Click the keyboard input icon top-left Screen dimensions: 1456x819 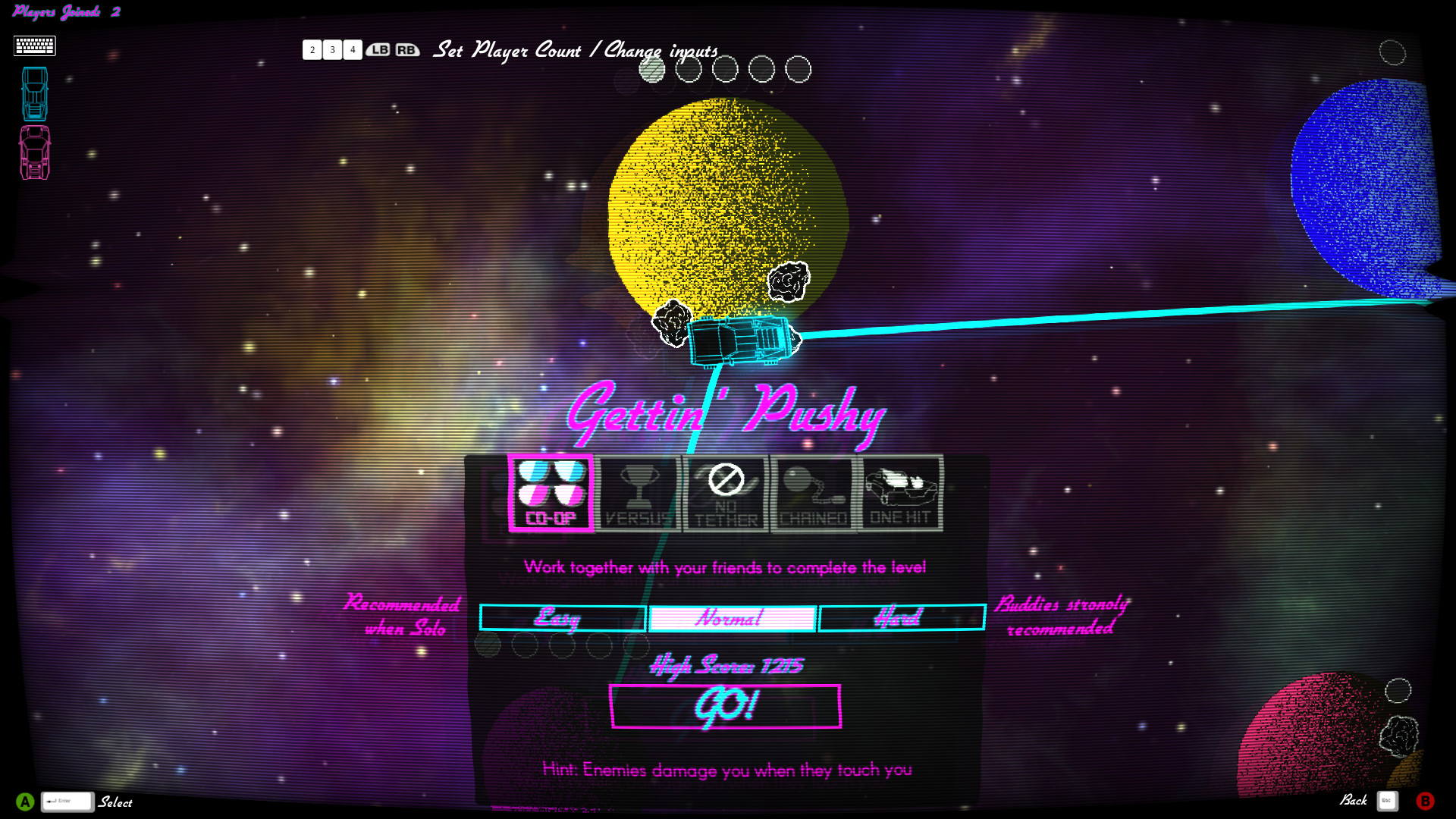pos(34,45)
